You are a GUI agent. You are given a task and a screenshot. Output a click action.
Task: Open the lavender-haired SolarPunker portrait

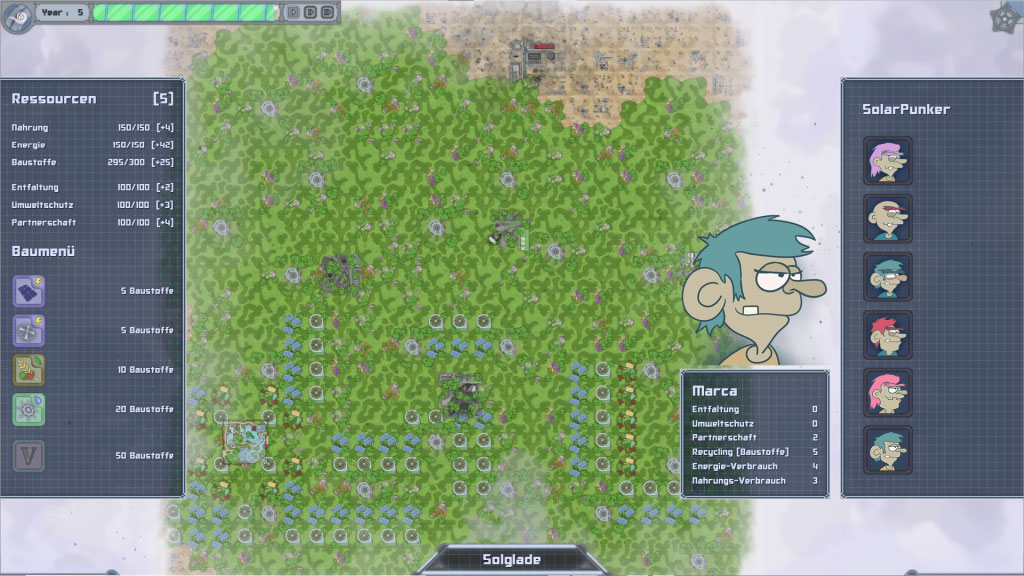click(x=887, y=161)
